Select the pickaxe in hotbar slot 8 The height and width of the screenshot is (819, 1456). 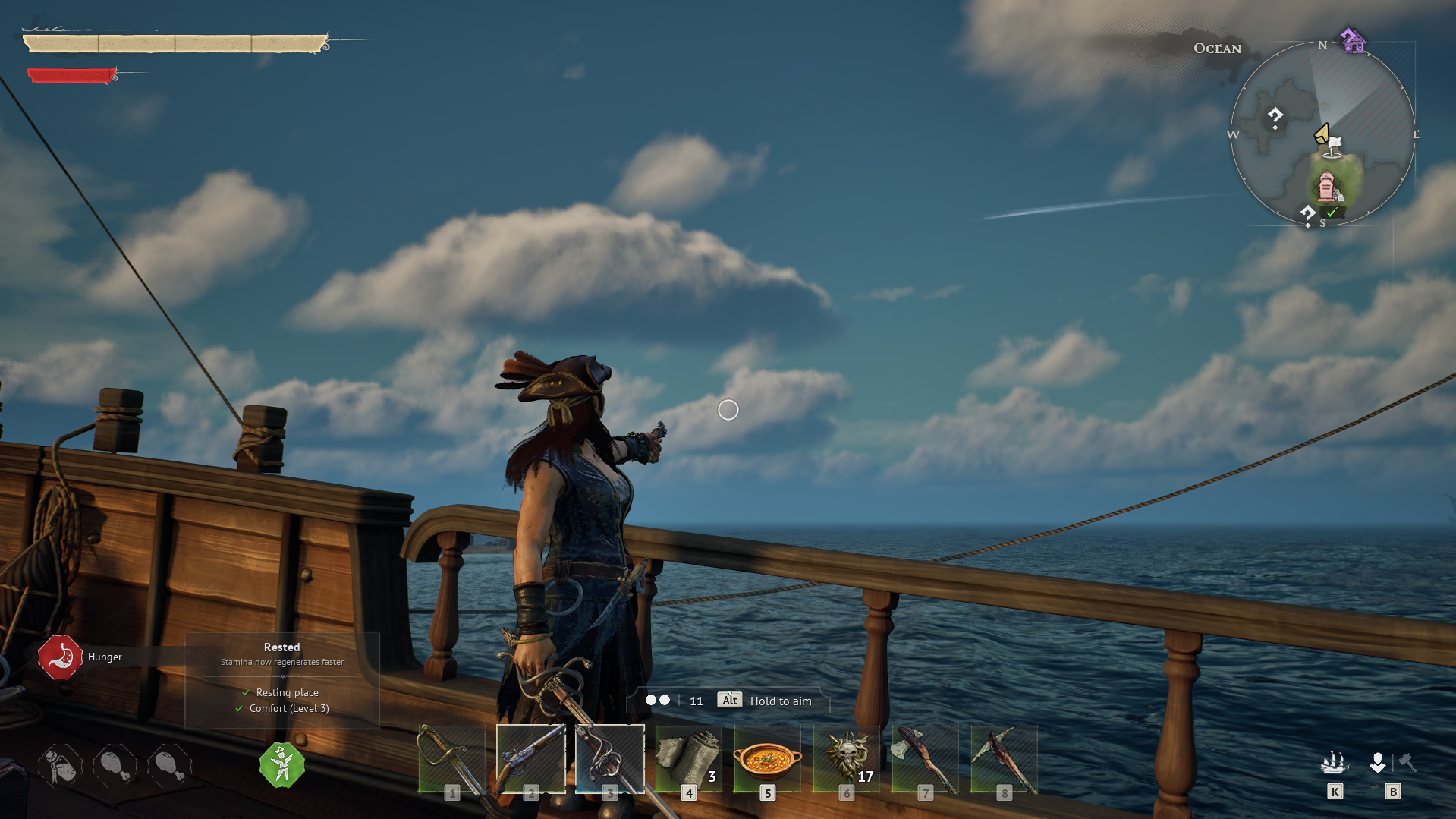[x=1004, y=758]
